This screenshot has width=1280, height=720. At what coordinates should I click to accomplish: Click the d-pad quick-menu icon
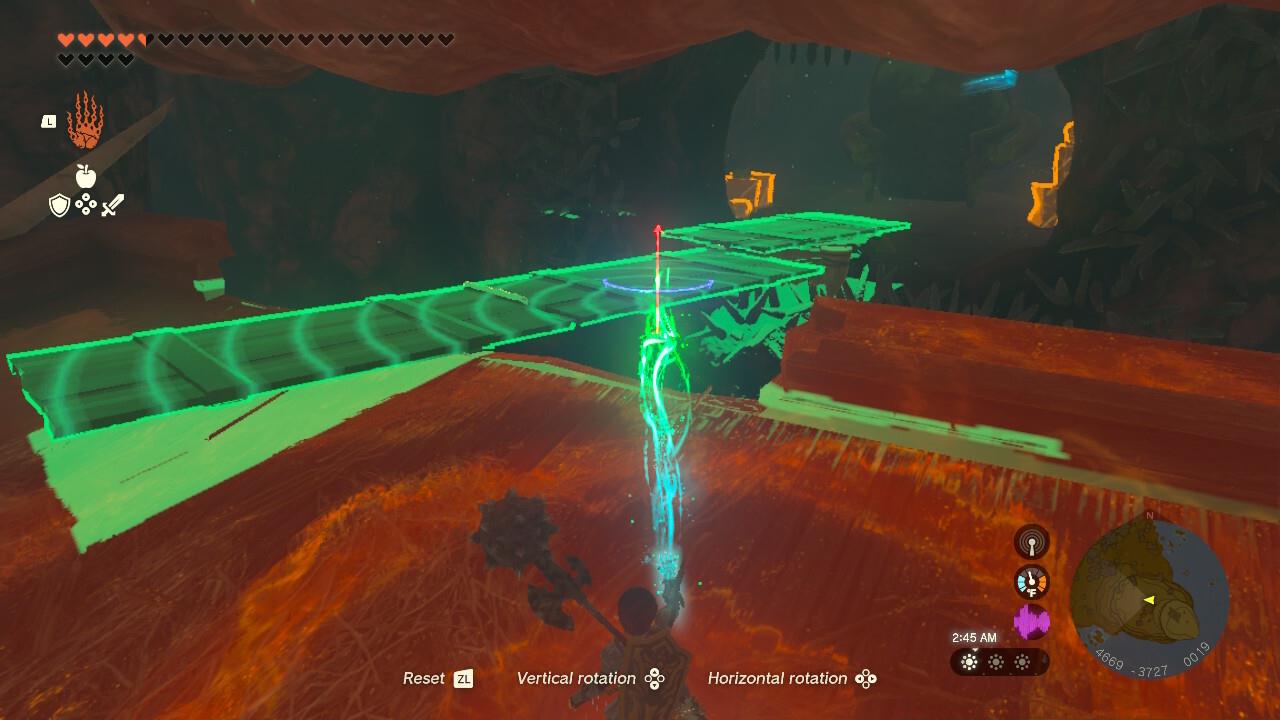pyautogui.click(x=87, y=204)
